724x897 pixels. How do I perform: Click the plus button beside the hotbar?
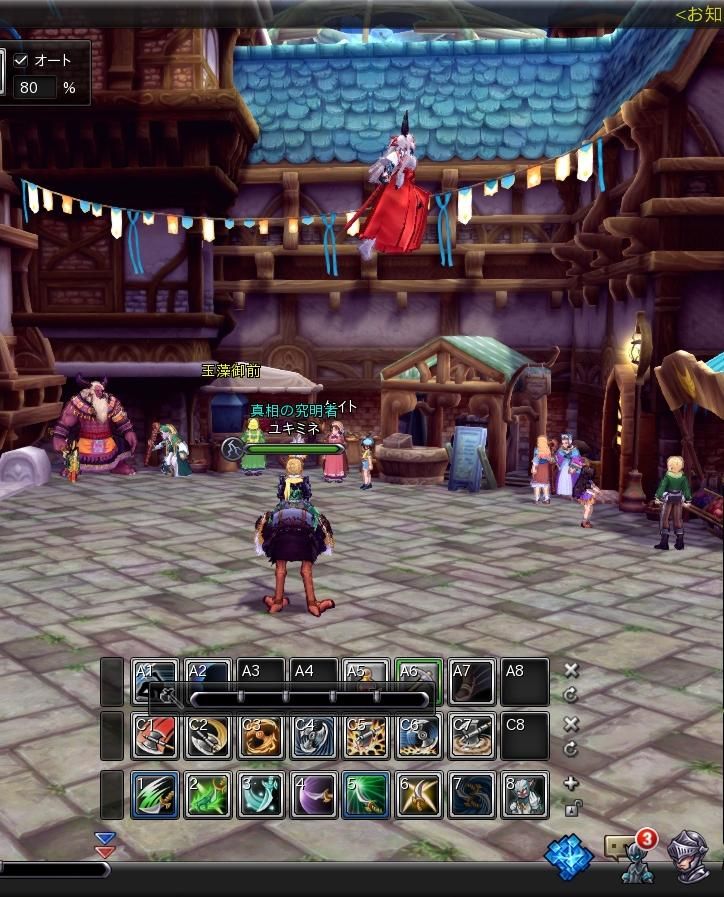[571, 783]
